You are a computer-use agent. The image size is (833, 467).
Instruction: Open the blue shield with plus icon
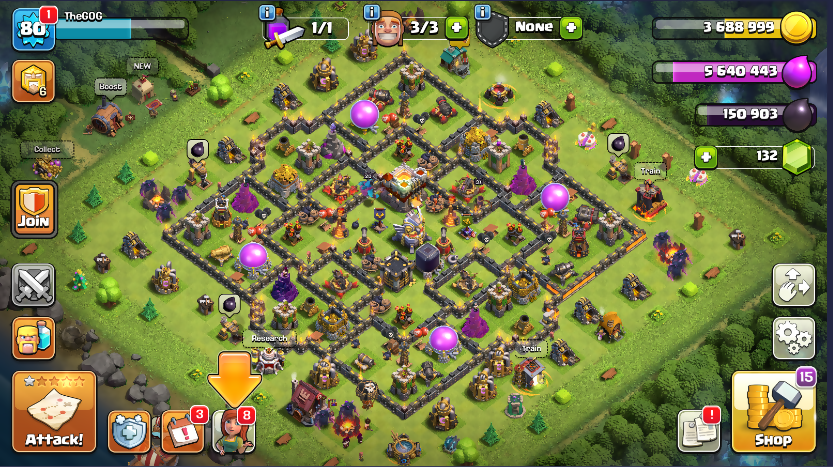pos(129,431)
